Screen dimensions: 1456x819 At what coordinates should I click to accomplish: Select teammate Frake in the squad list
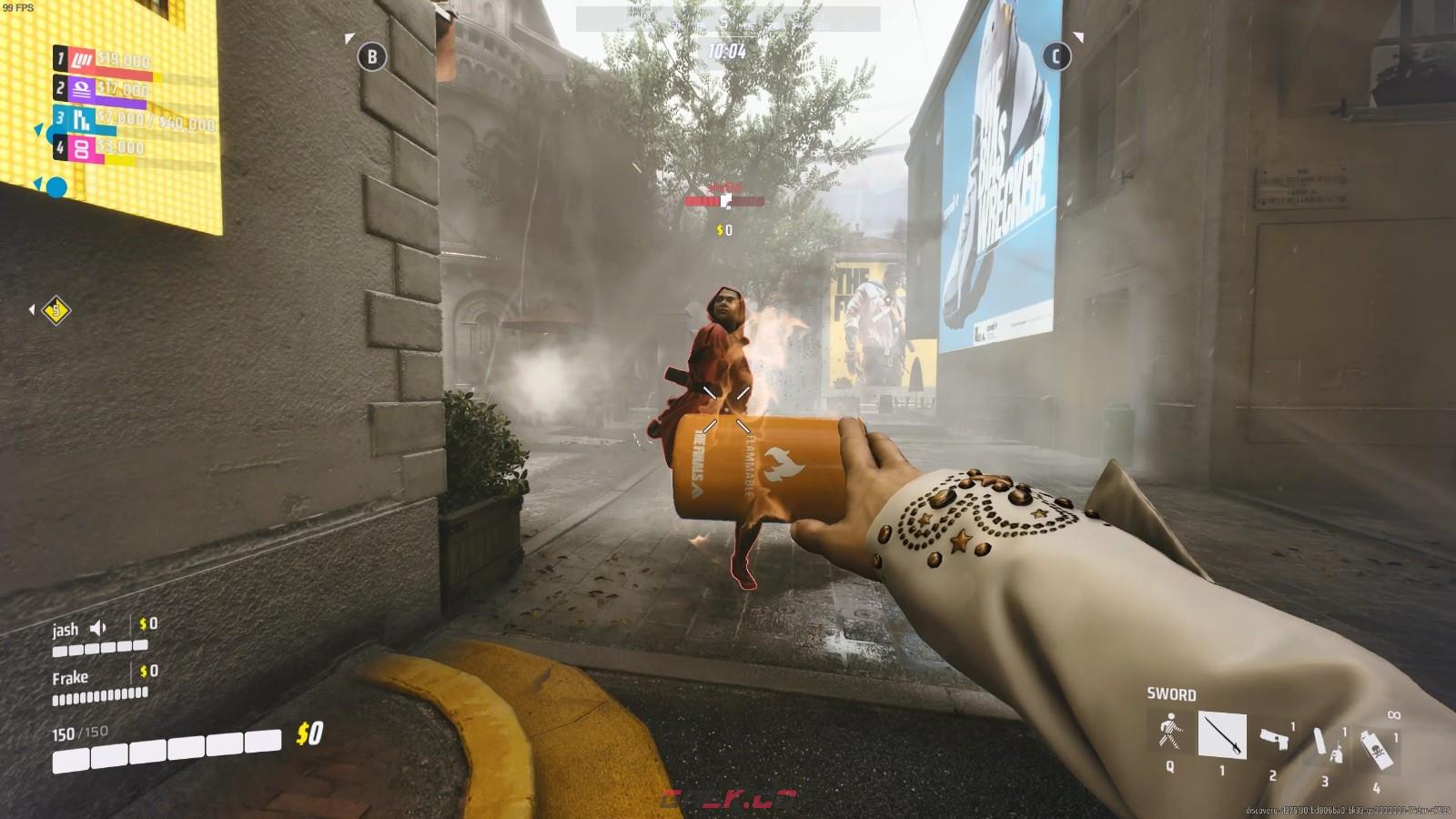[70, 678]
